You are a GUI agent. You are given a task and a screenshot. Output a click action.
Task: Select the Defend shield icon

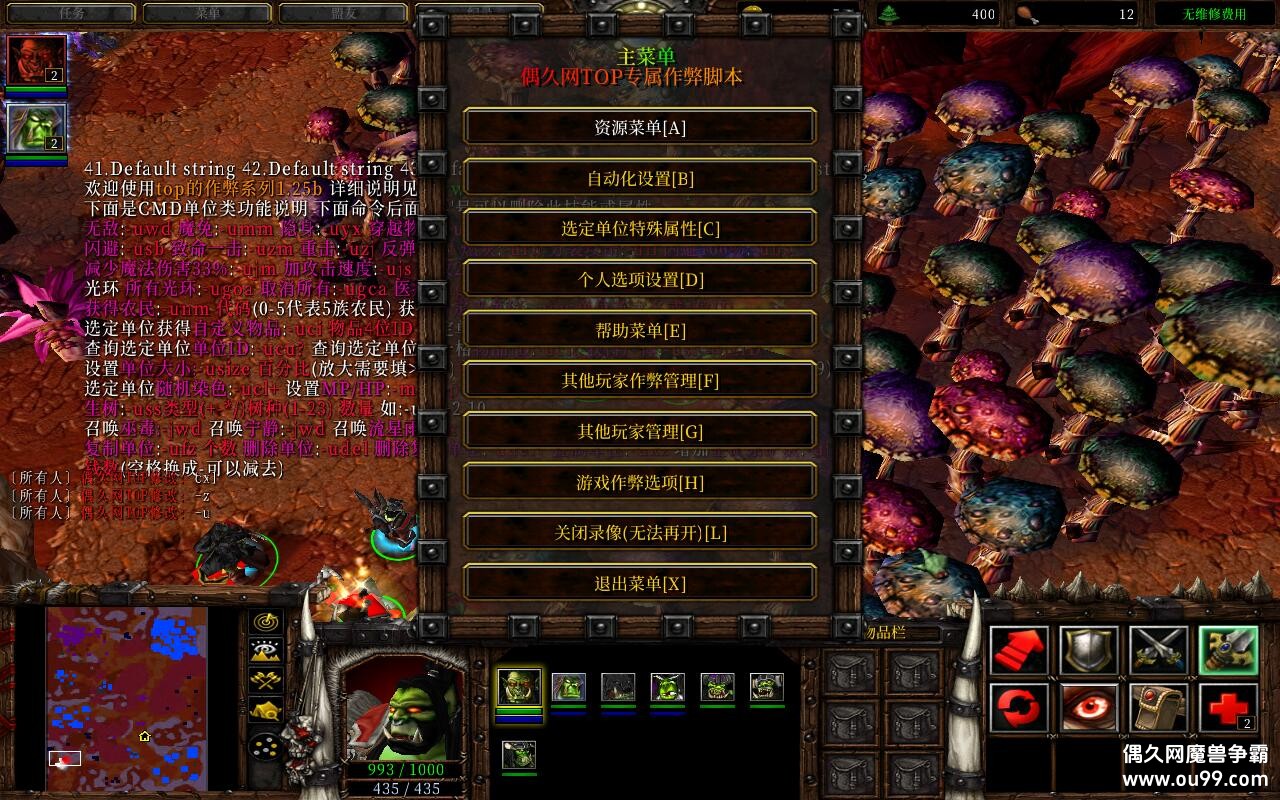[1090, 650]
